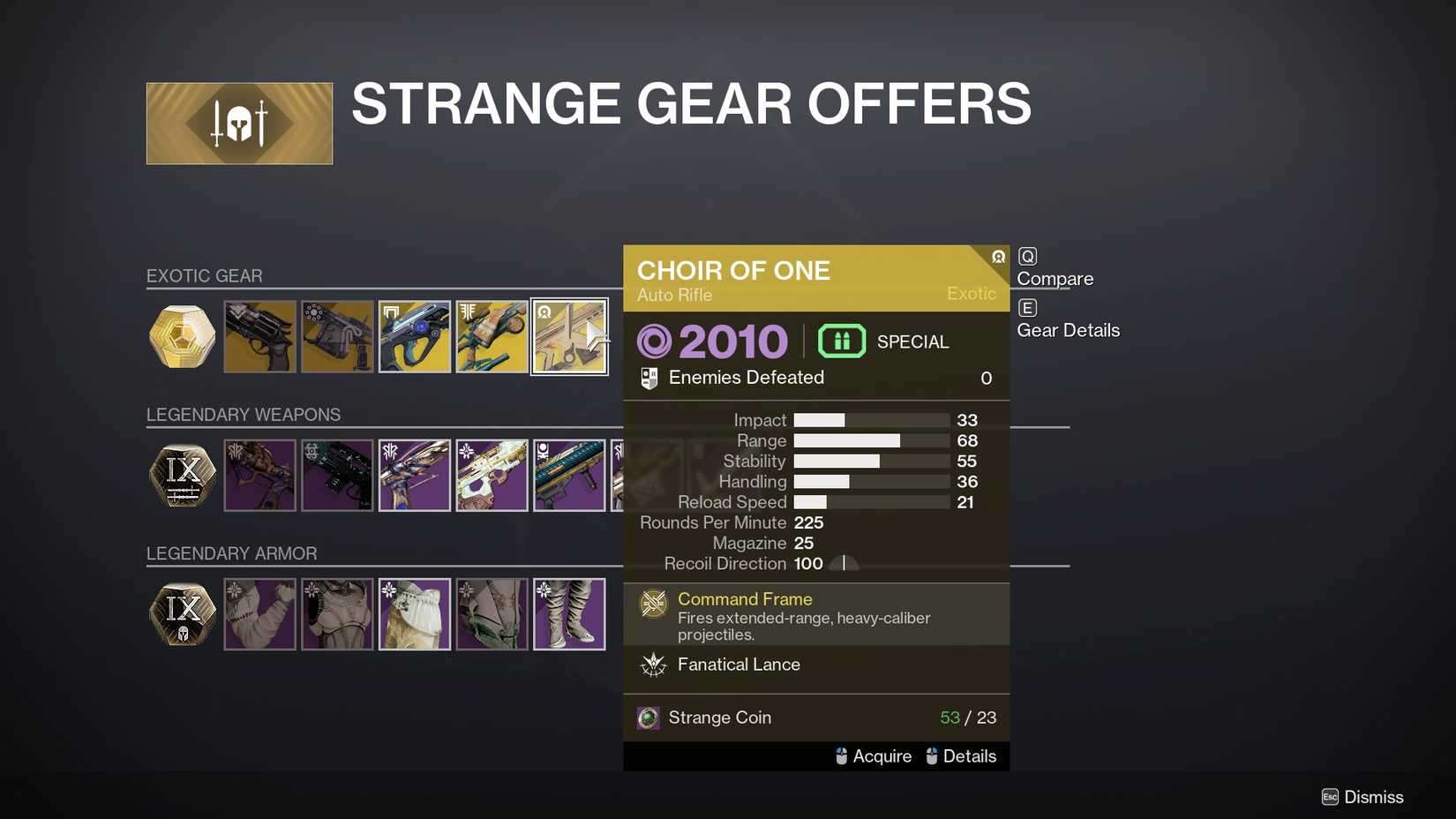Click the Recoil Direction indicator
Screen dimensions: 1456x819
point(844,563)
